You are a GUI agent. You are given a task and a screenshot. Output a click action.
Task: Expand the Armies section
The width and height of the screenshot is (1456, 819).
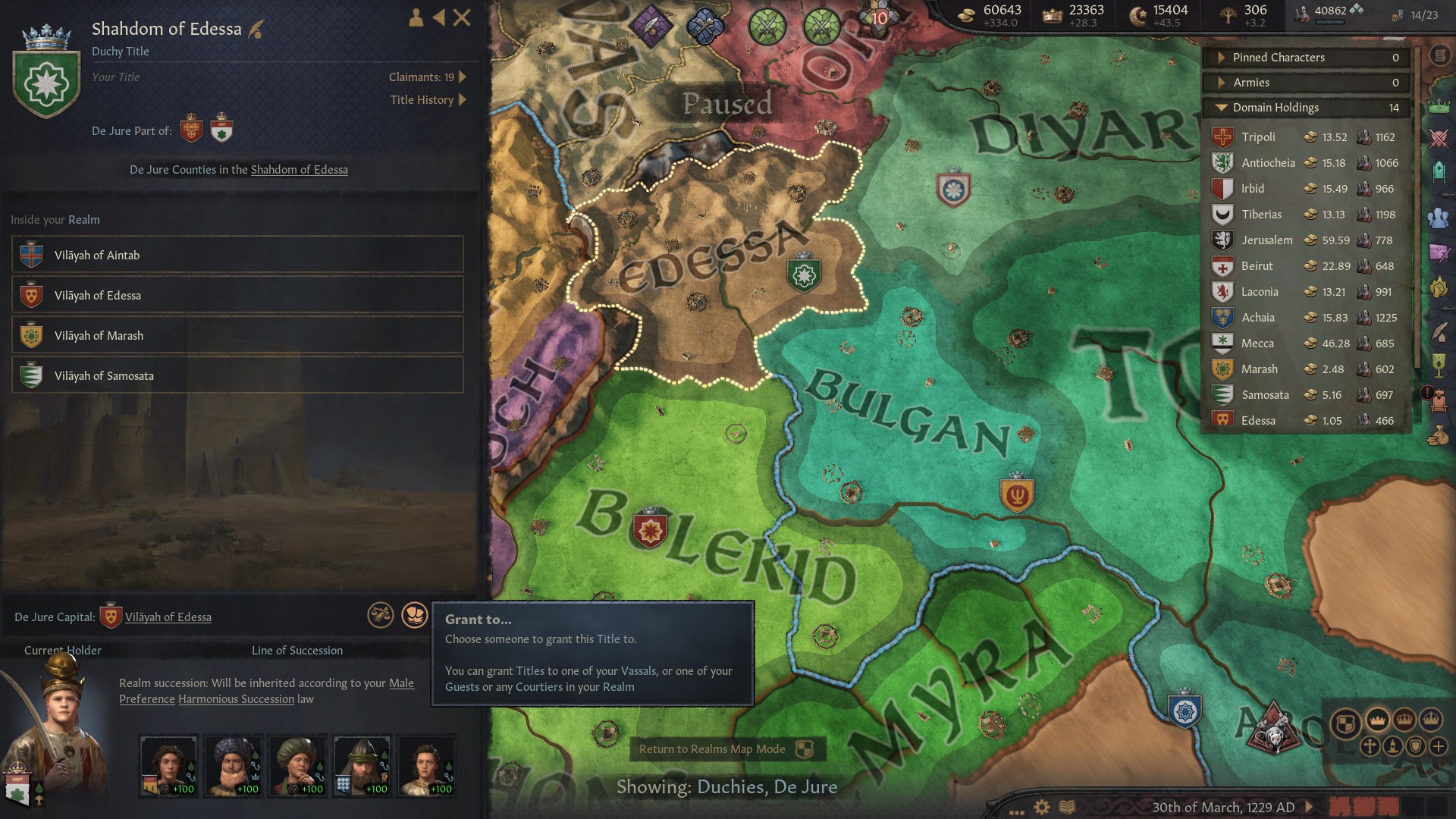point(1222,82)
